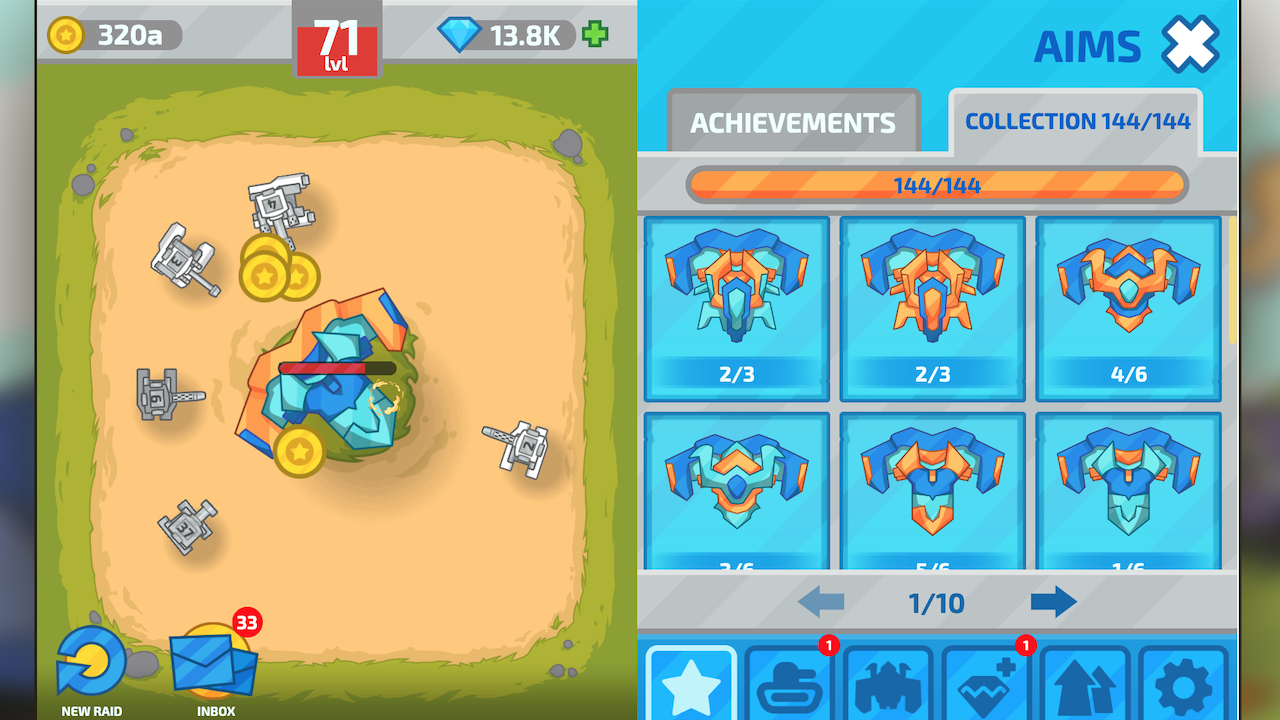Viewport: 1280px width, 720px height.
Task: Switch to the ACHIEVEMENTS tab
Action: pos(793,122)
